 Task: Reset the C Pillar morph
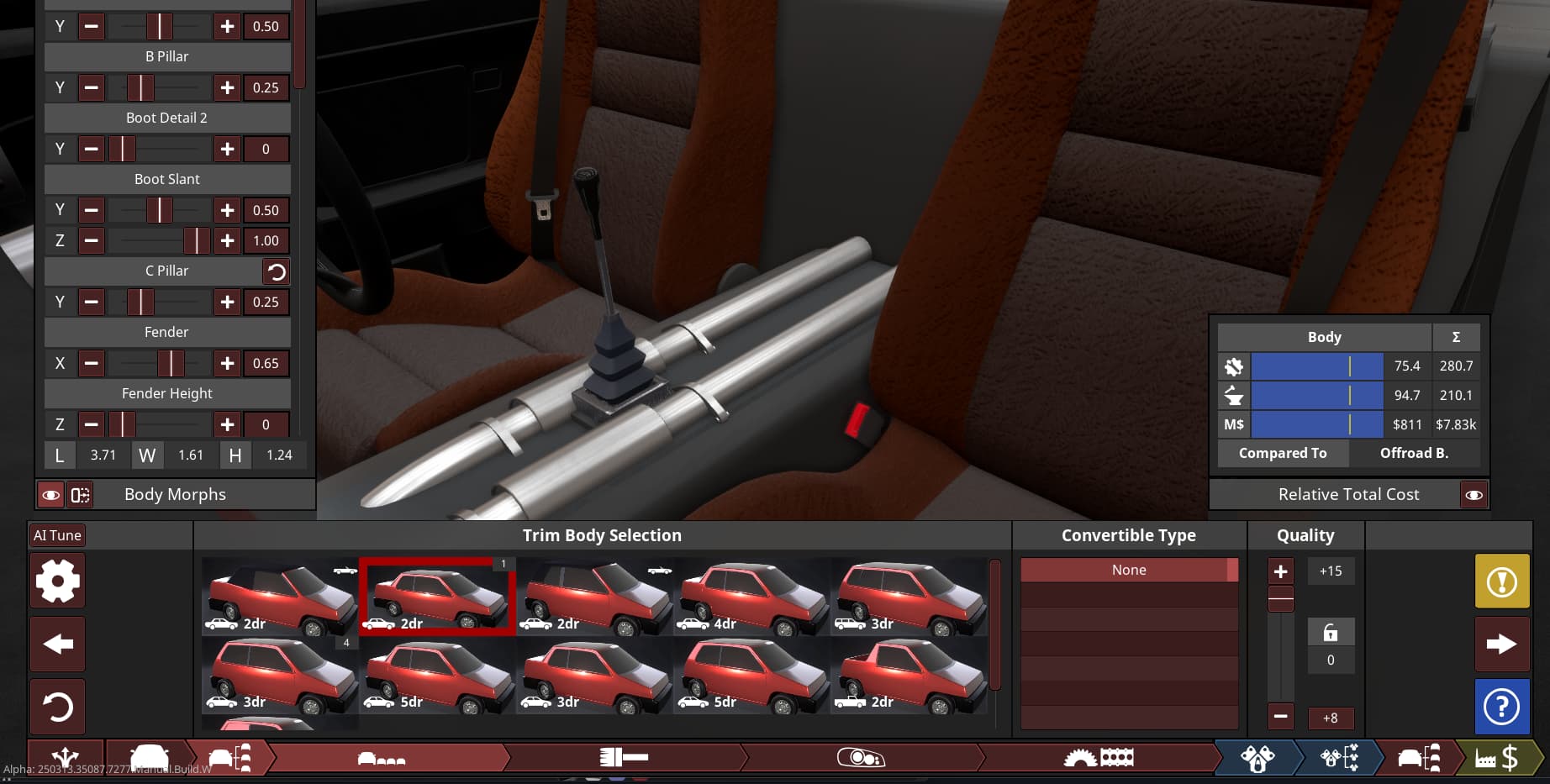pos(276,271)
